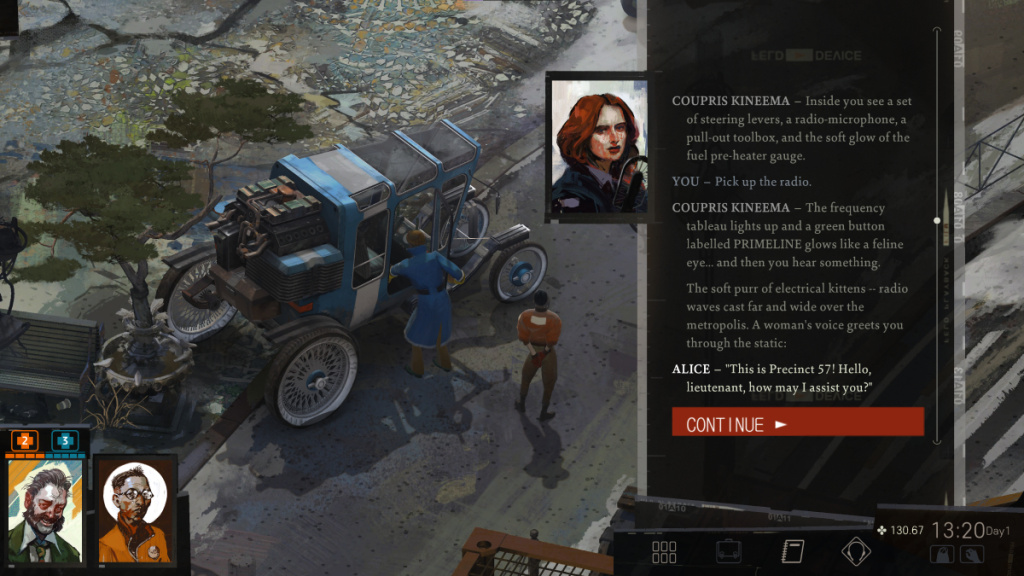The image size is (1024, 576).
Task: Open the Thought Cabinet diamond icon
Action: point(855,551)
